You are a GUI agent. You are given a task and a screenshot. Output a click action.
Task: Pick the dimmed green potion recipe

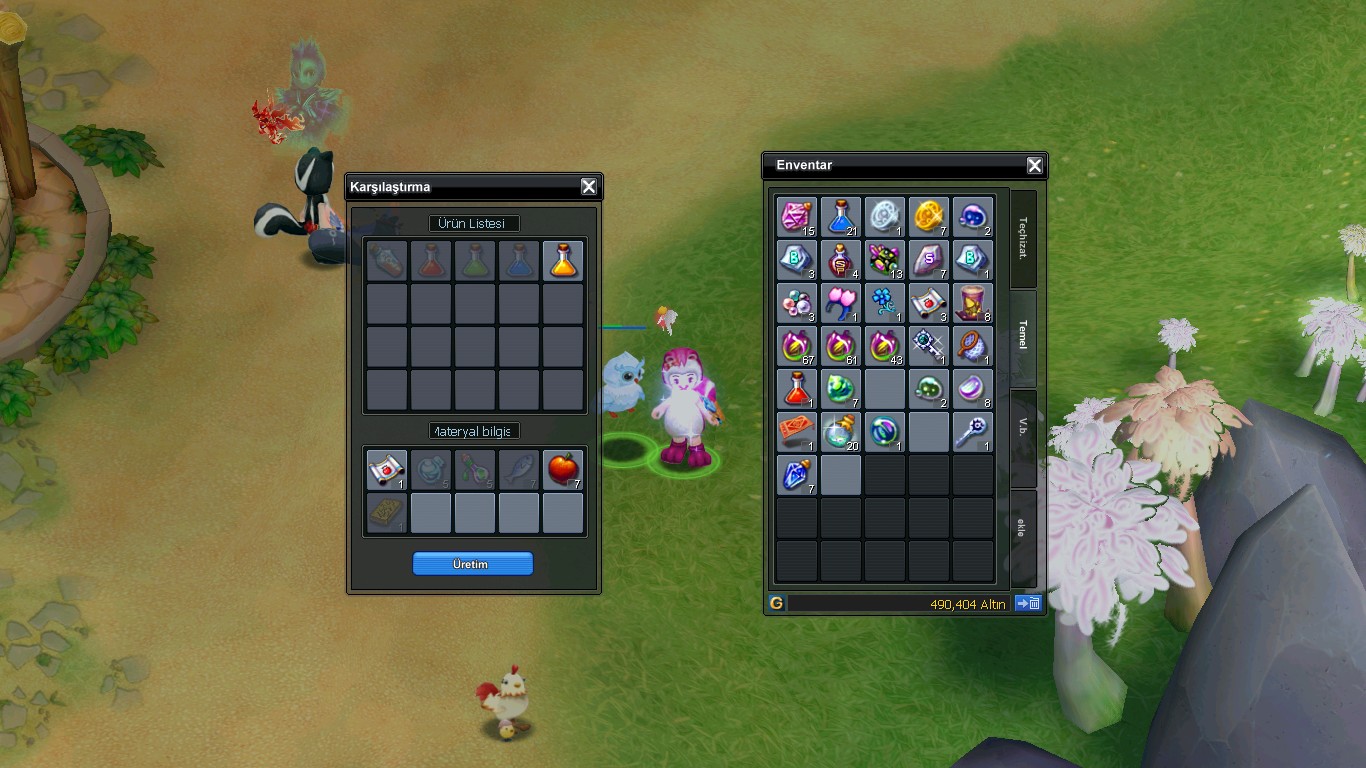(x=475, y=261)
